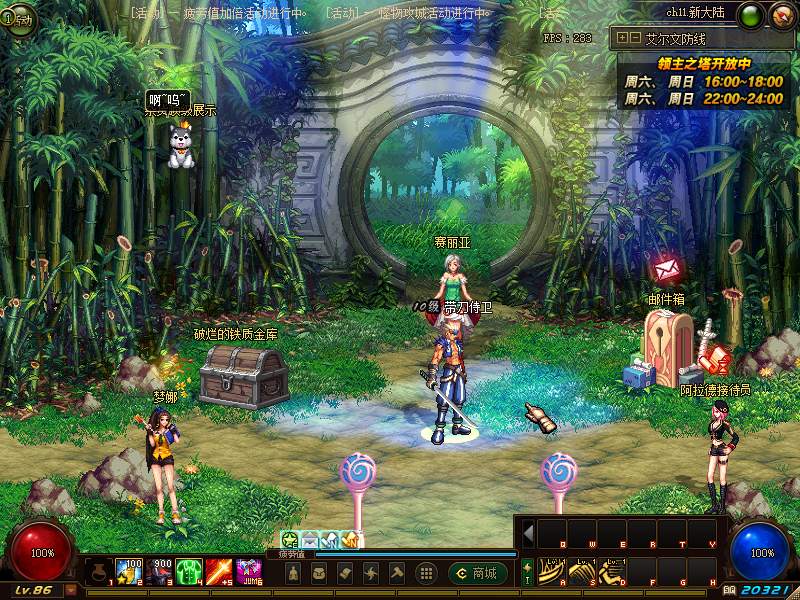Select the green star buff icon
This screenshot has height=600, width=800.
pyautogui.click(x=290, y=540)
